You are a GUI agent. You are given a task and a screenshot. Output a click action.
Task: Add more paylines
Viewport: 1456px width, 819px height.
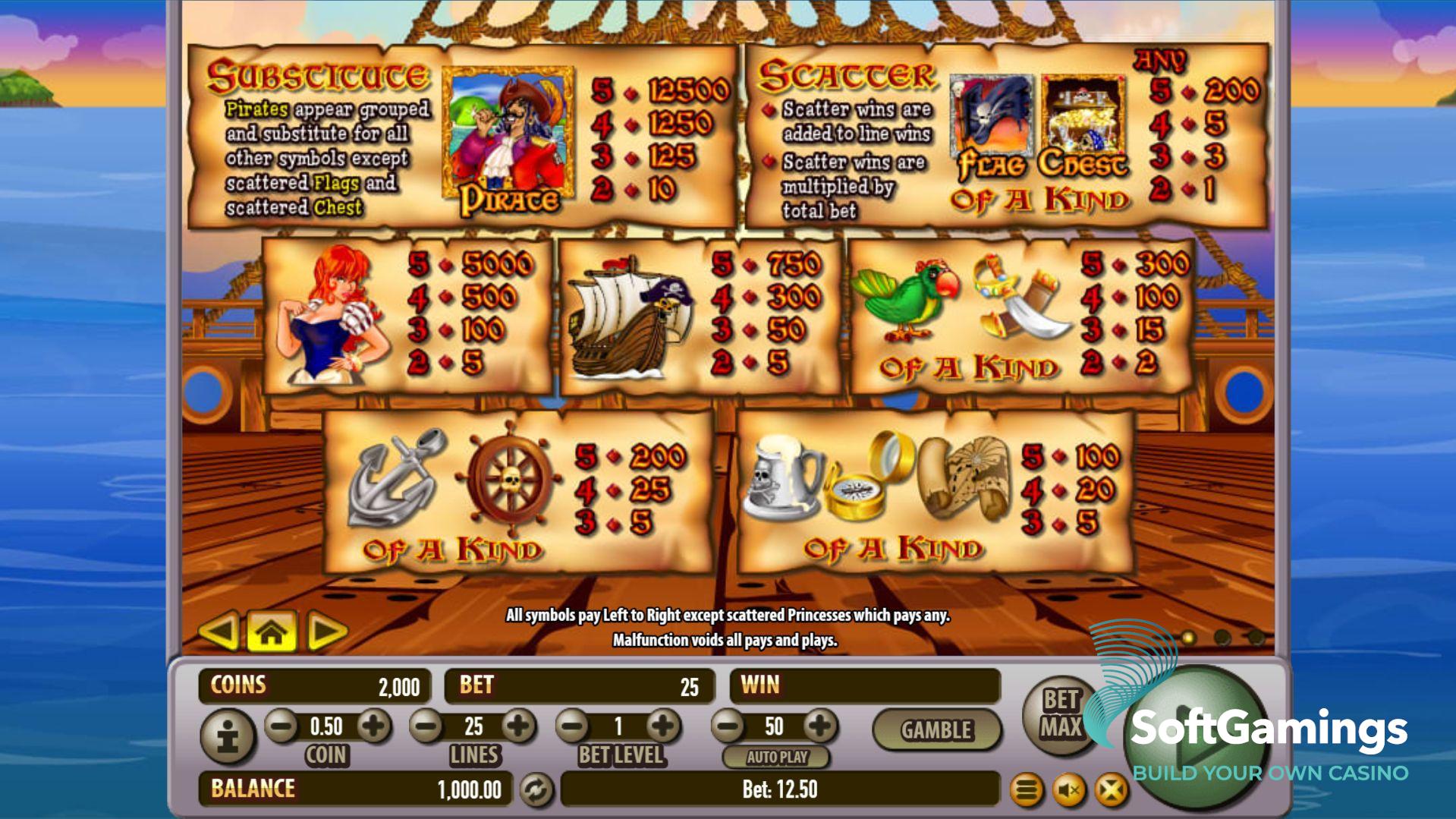(519, 727)
